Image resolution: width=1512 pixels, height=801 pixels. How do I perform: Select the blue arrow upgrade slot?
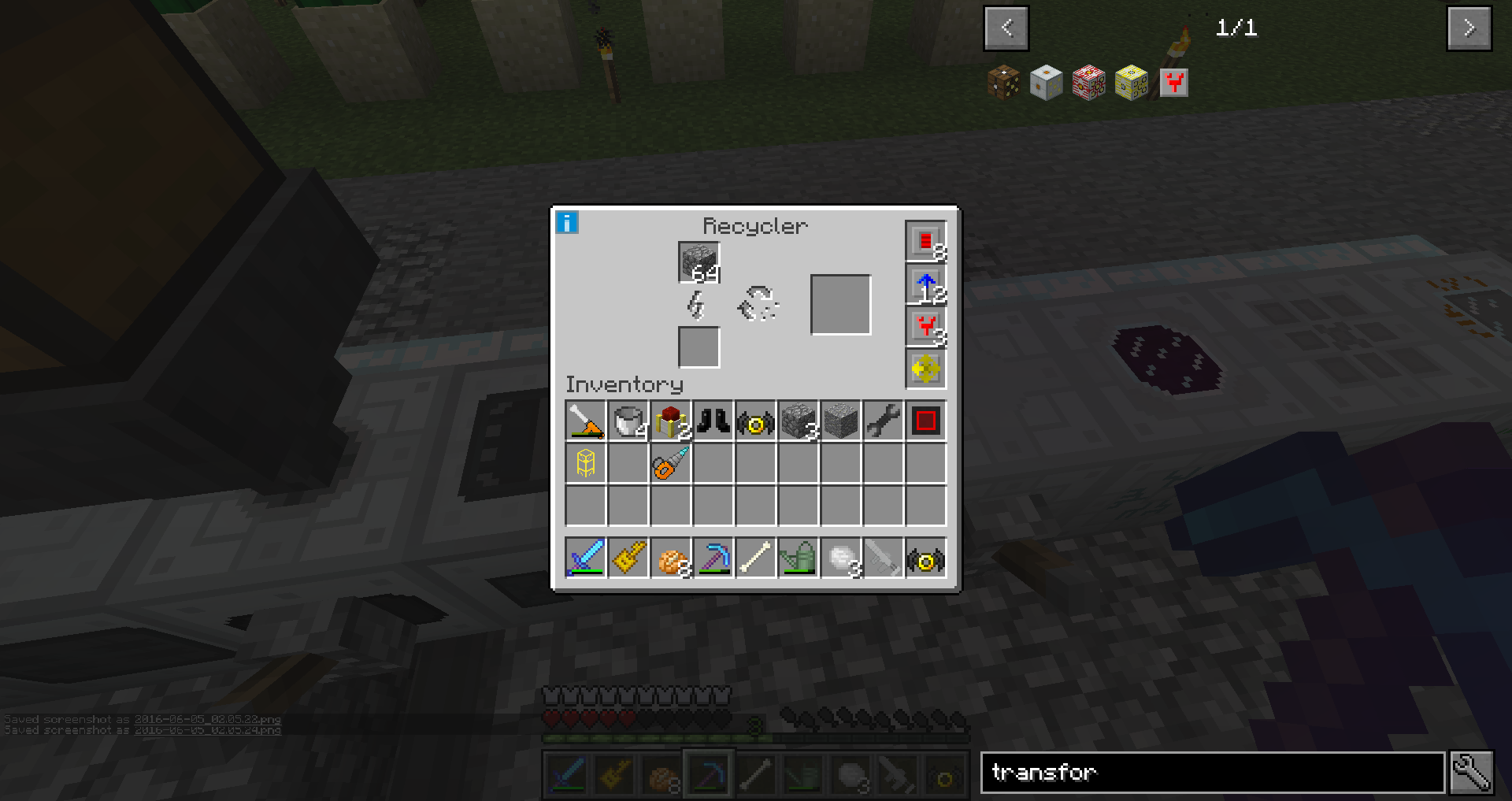[925, 284]
